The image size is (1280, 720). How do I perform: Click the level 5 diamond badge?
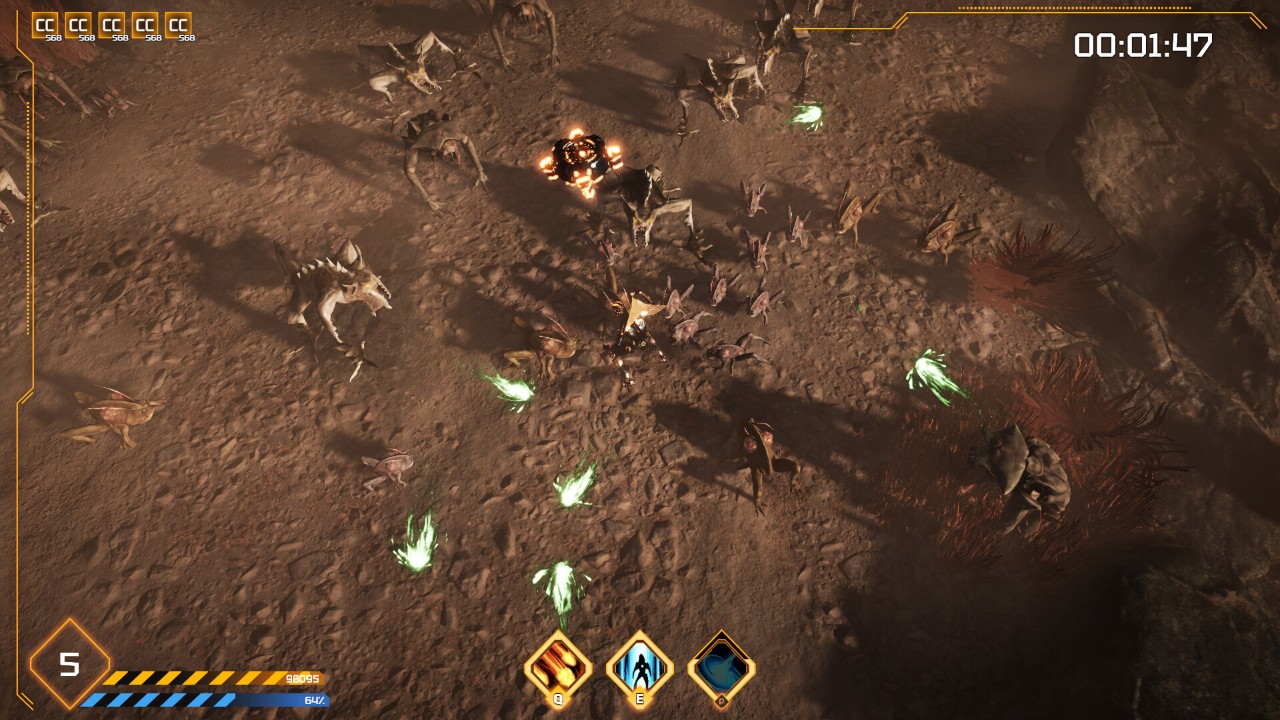tap(69, 664)
